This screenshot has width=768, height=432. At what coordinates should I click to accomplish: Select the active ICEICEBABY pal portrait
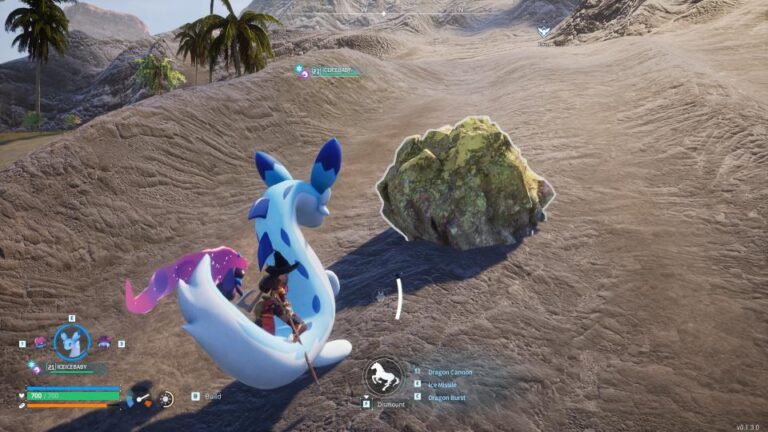coord(71,343)
